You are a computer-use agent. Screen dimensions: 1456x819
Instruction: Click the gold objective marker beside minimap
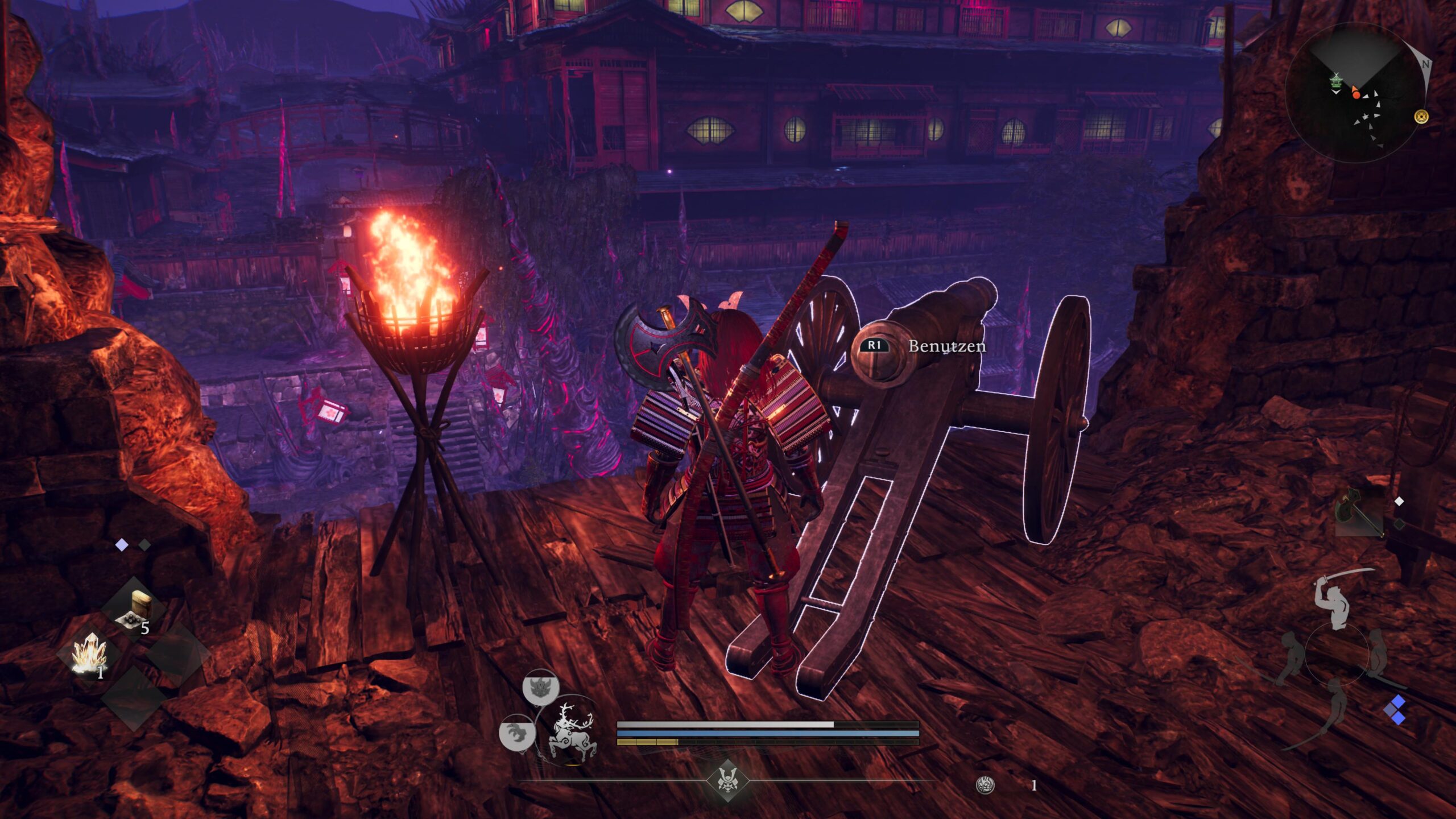pyautogui.click(x=1421, y=117)
